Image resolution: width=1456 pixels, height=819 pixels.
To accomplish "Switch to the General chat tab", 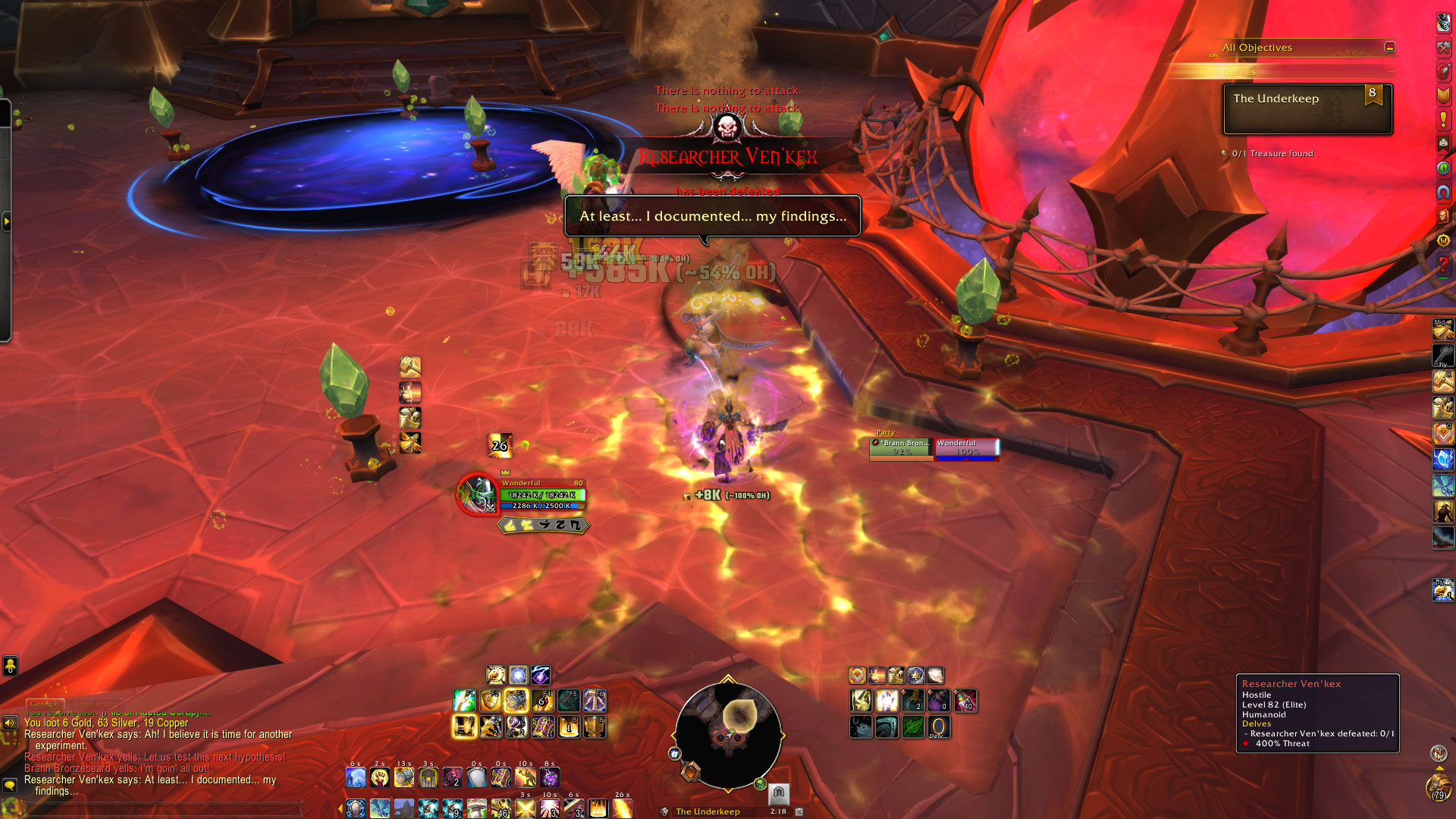I will [45, 704].
